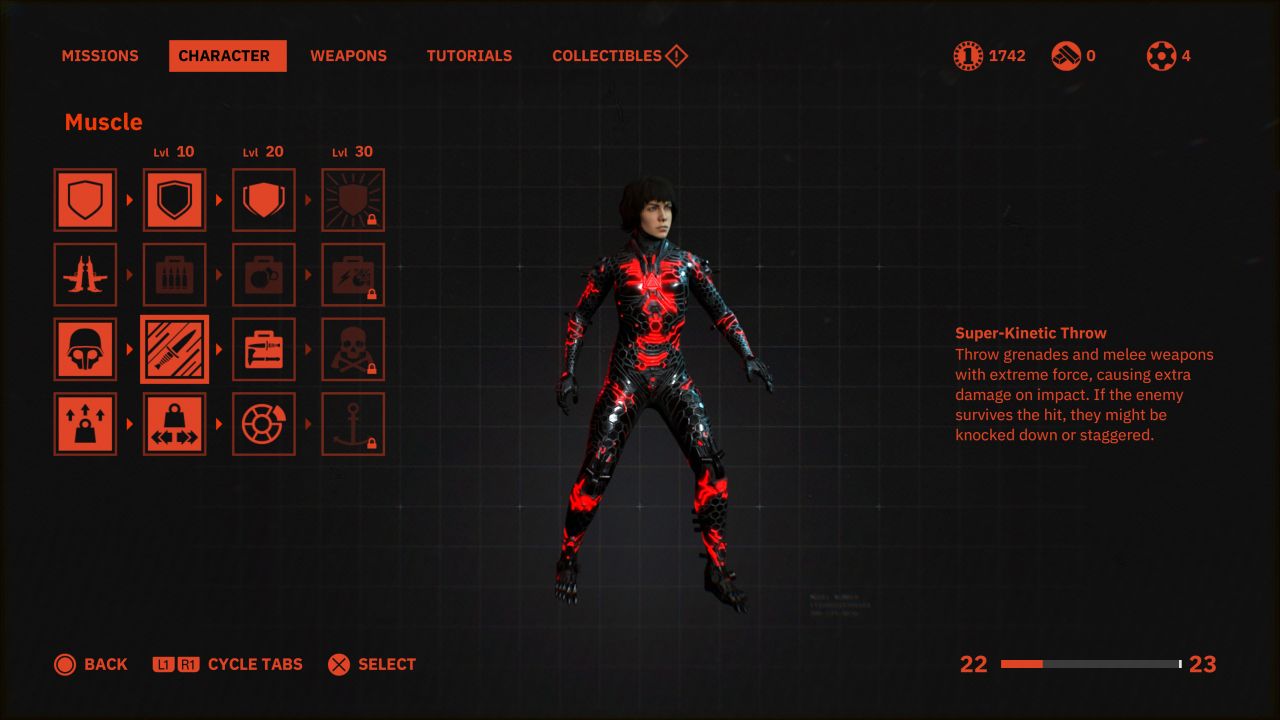Choose the grenade bag skill
Viewport: 1280px width, 720px height.
coord(264,275)
